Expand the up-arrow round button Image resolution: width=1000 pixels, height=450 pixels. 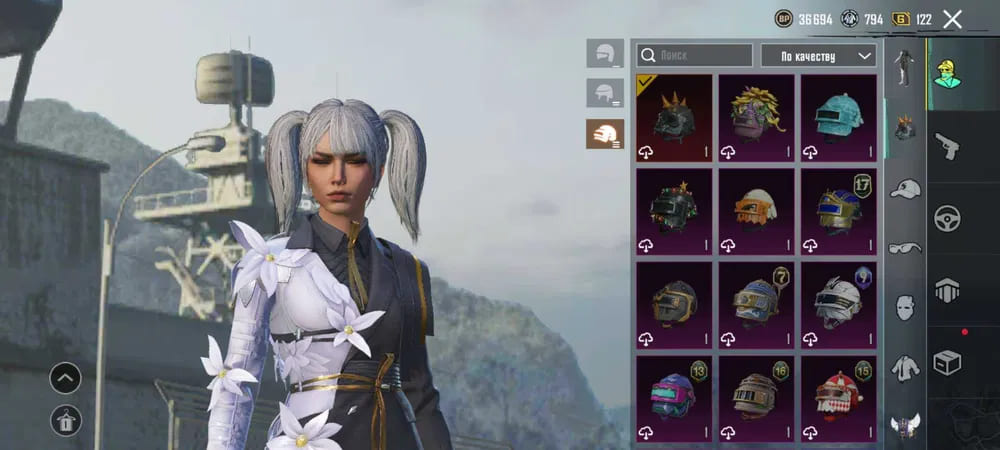66,378
